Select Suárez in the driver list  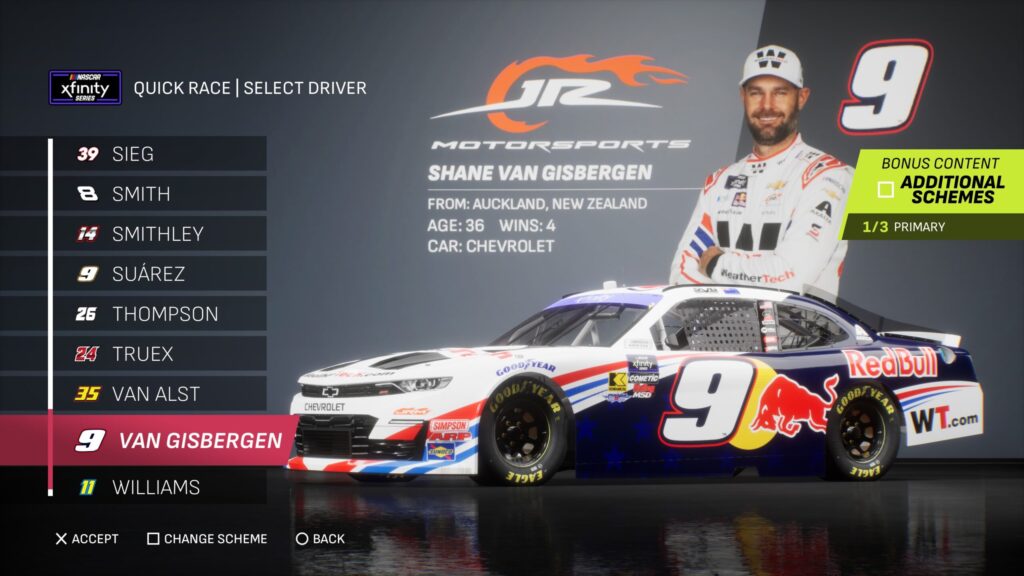coord(160,274)
